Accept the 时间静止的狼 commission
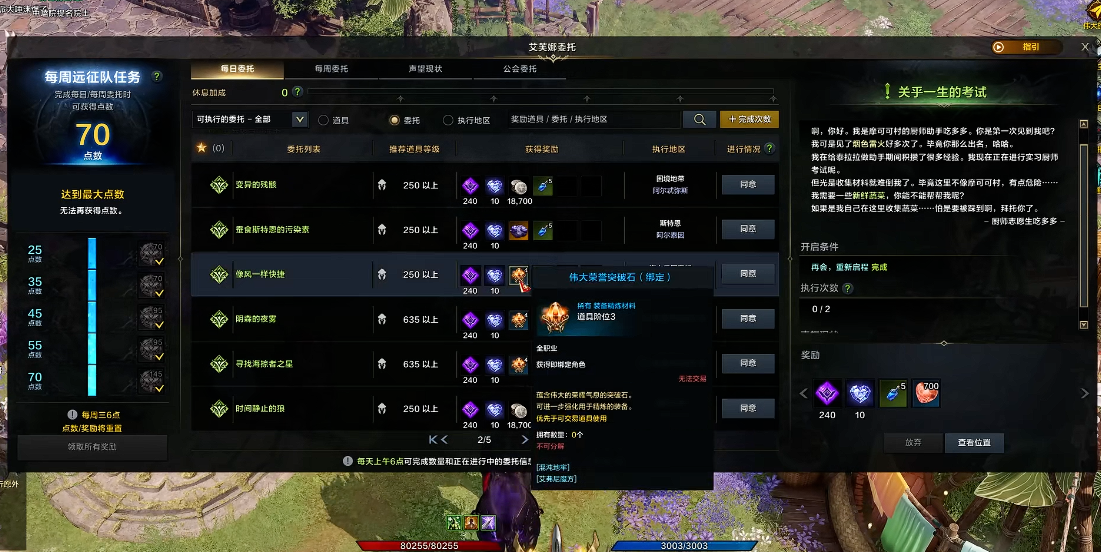Image resolution: width=1101 pixels, height=552 pixels. click(748, 409)
